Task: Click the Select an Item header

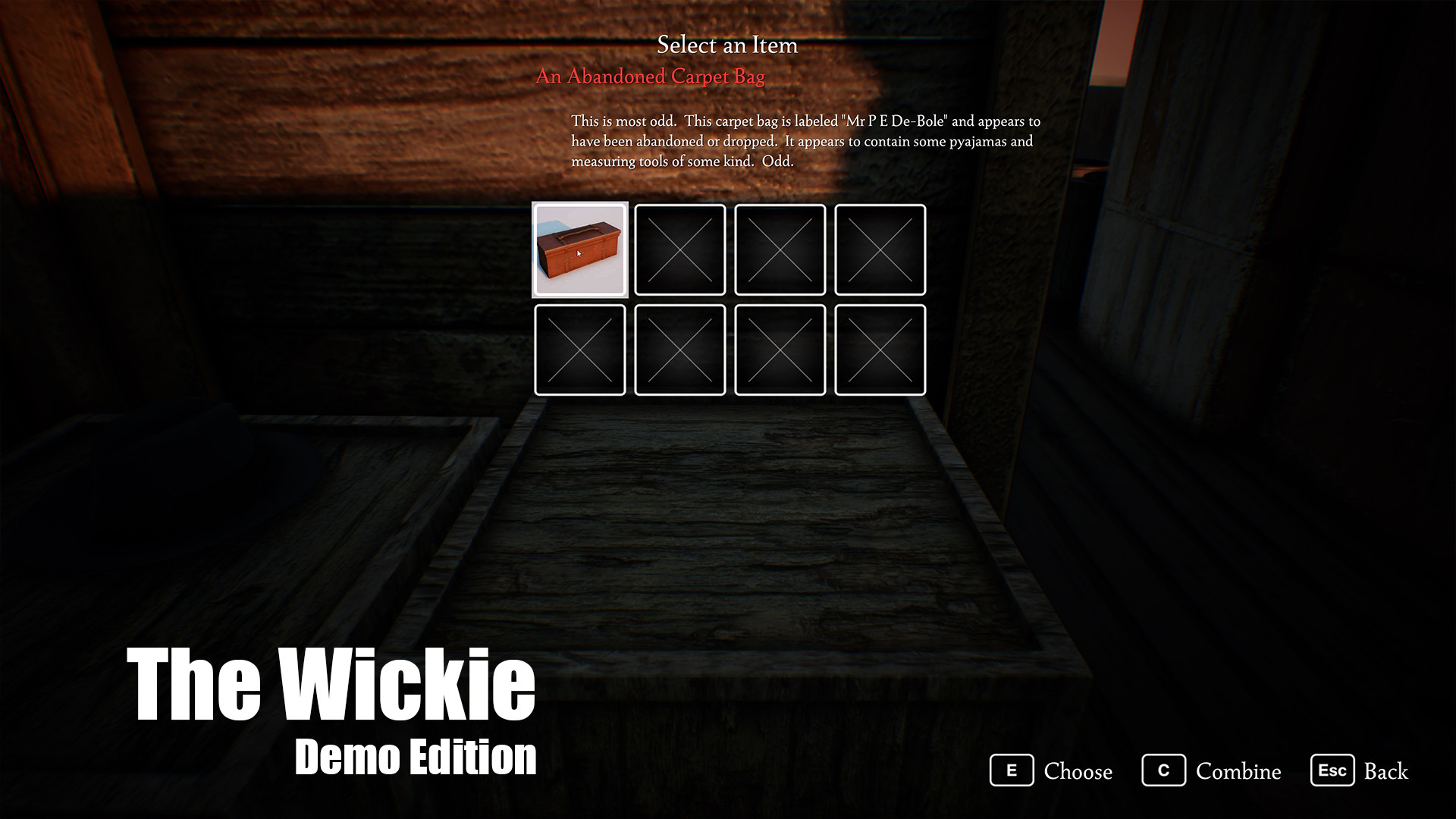Action: [x=727, y=45]
